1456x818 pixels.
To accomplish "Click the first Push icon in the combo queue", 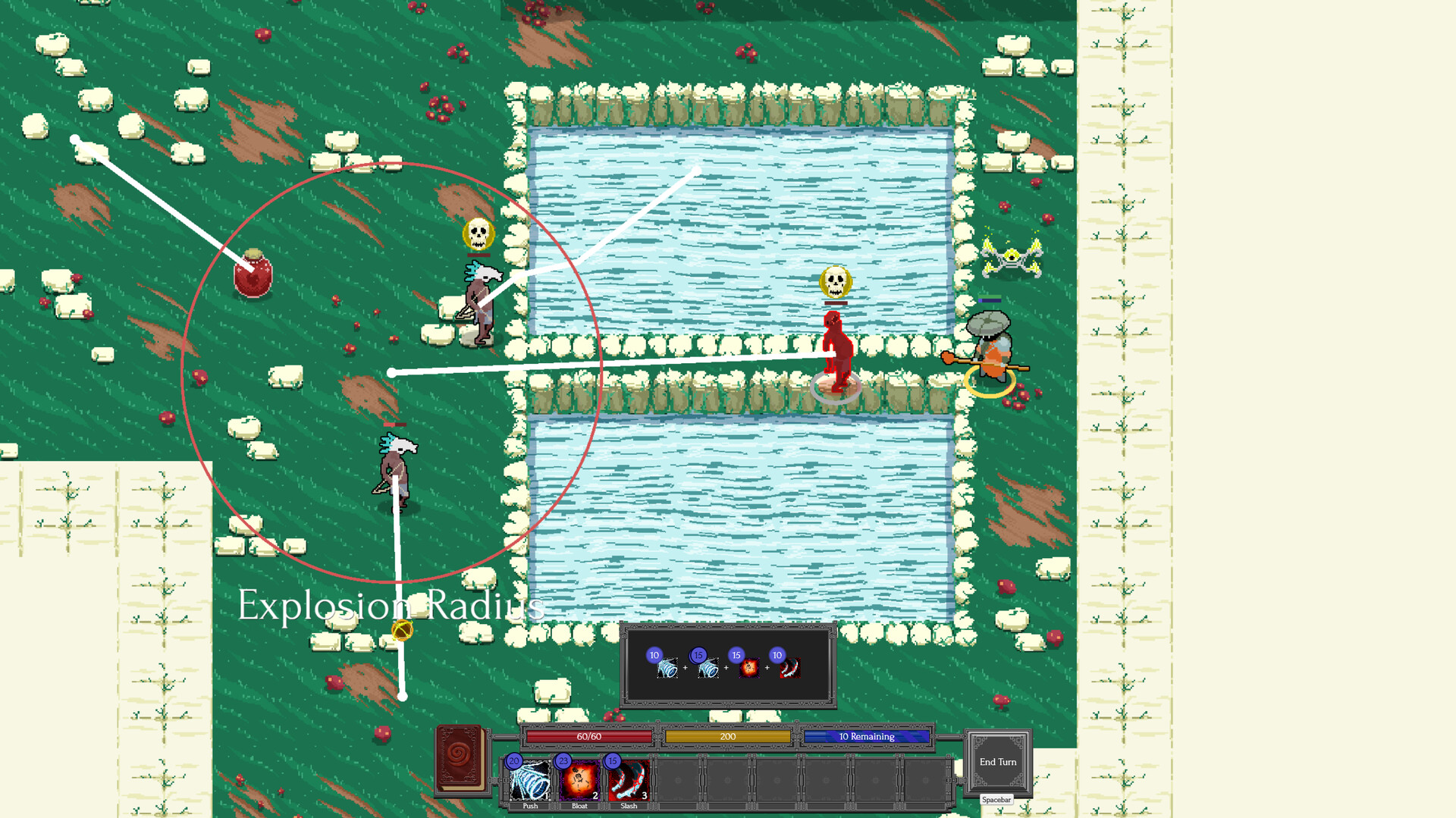I will (x=666, y=669).
